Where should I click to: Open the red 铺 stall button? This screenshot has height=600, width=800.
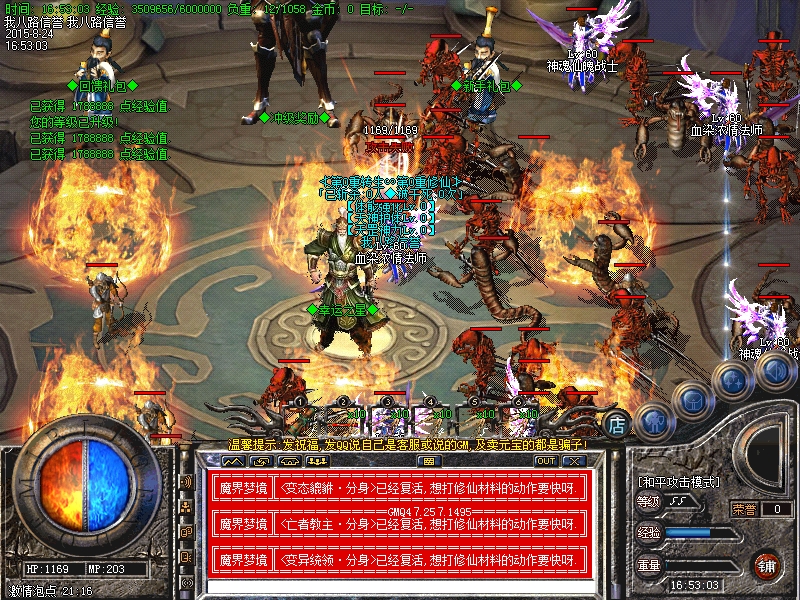[x=767, y=564]
